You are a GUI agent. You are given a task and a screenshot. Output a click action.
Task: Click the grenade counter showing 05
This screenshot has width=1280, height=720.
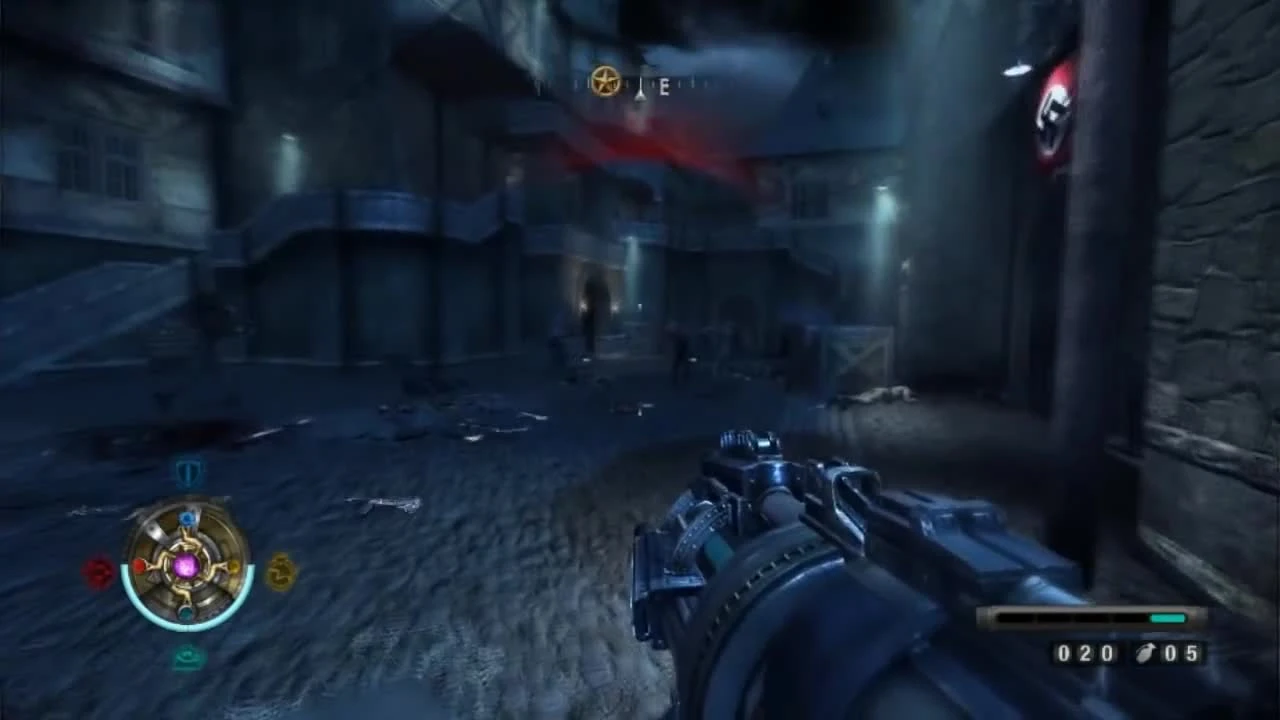coord(1180,655)
